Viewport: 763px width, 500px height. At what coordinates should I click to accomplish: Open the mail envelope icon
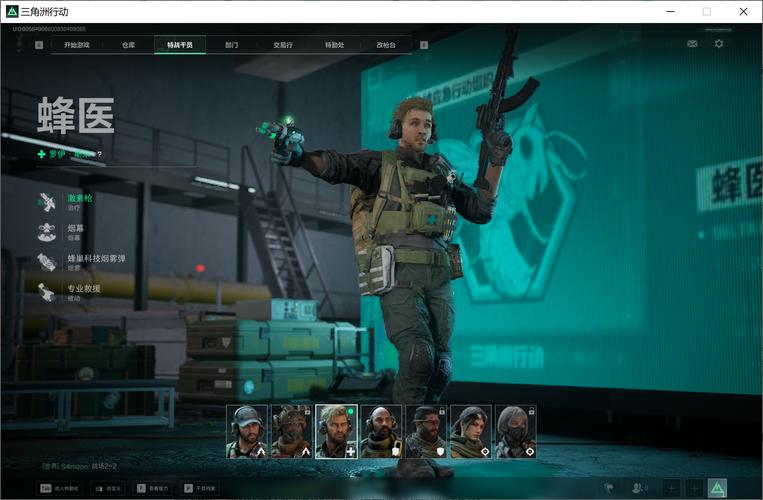[x=692, y=44]
